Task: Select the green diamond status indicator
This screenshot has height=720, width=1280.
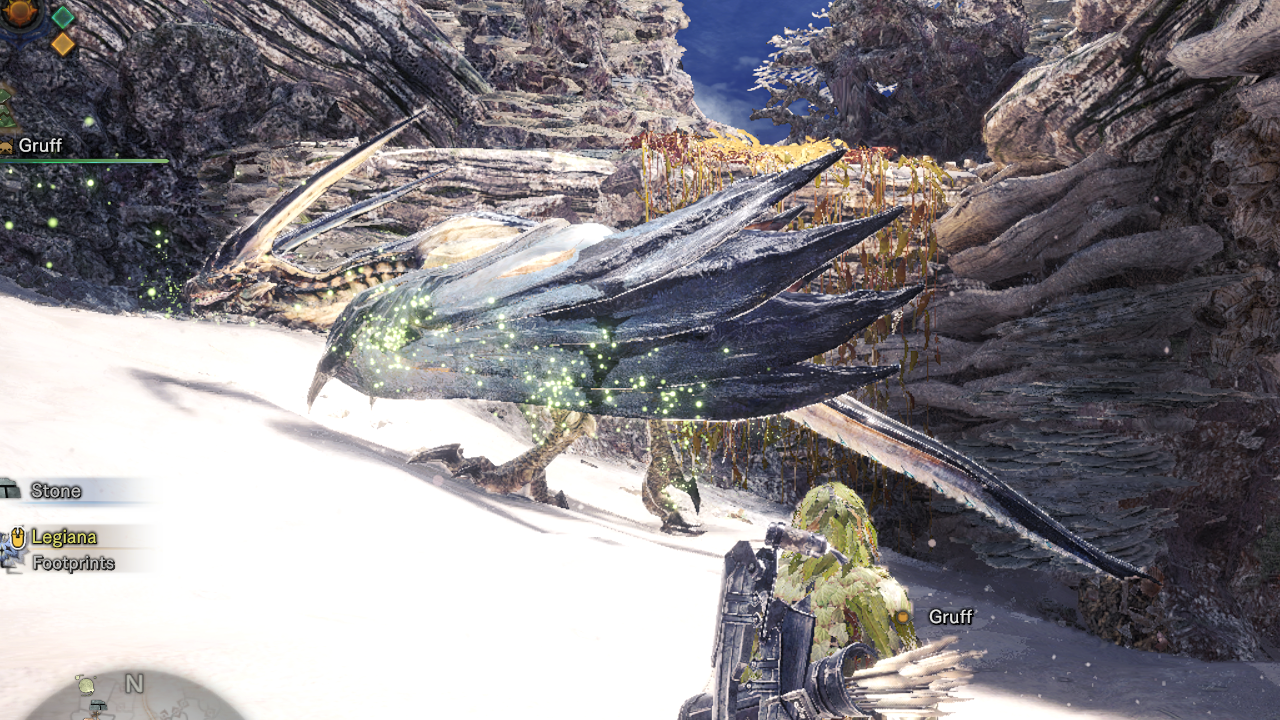Action: click(63, 17)
